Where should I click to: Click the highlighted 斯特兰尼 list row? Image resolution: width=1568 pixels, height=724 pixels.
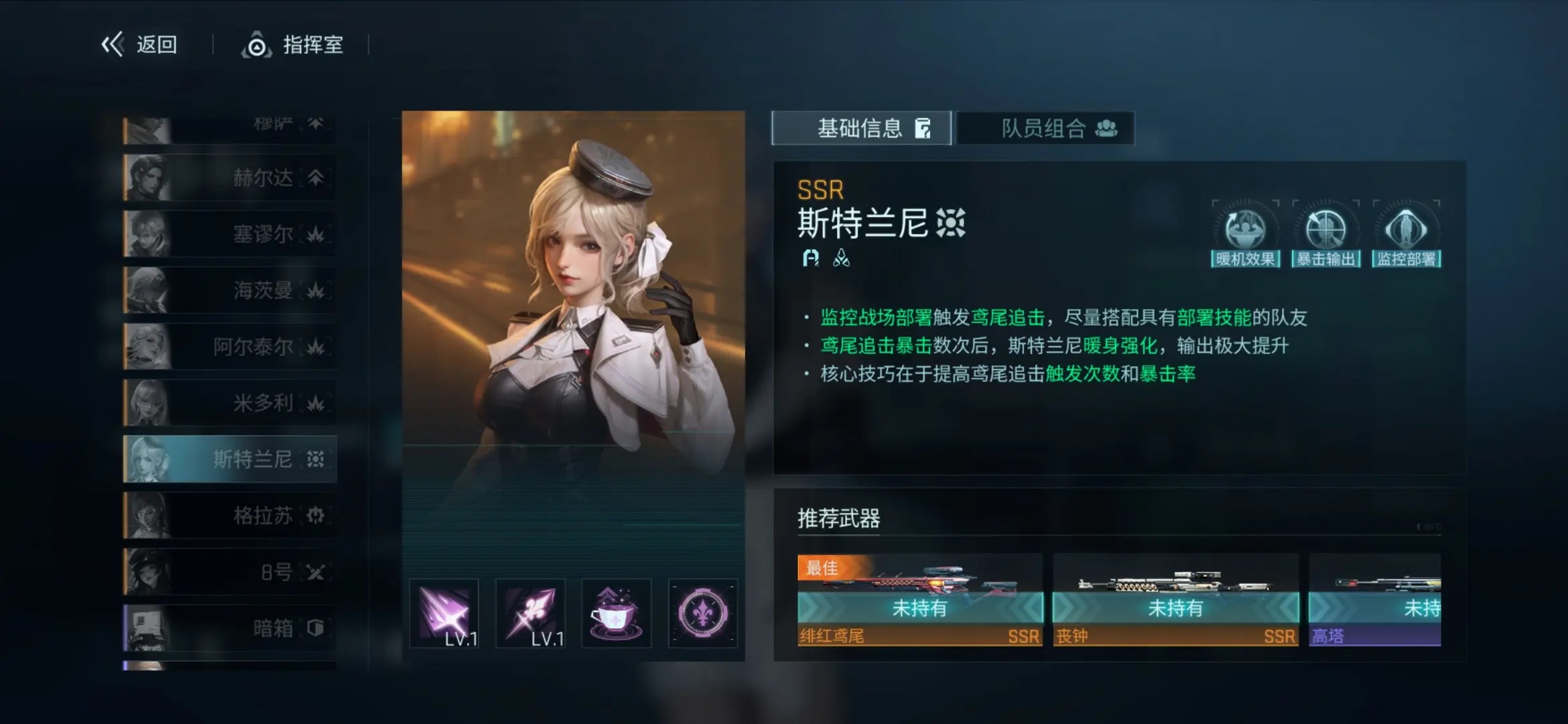(x=230, y=459)
